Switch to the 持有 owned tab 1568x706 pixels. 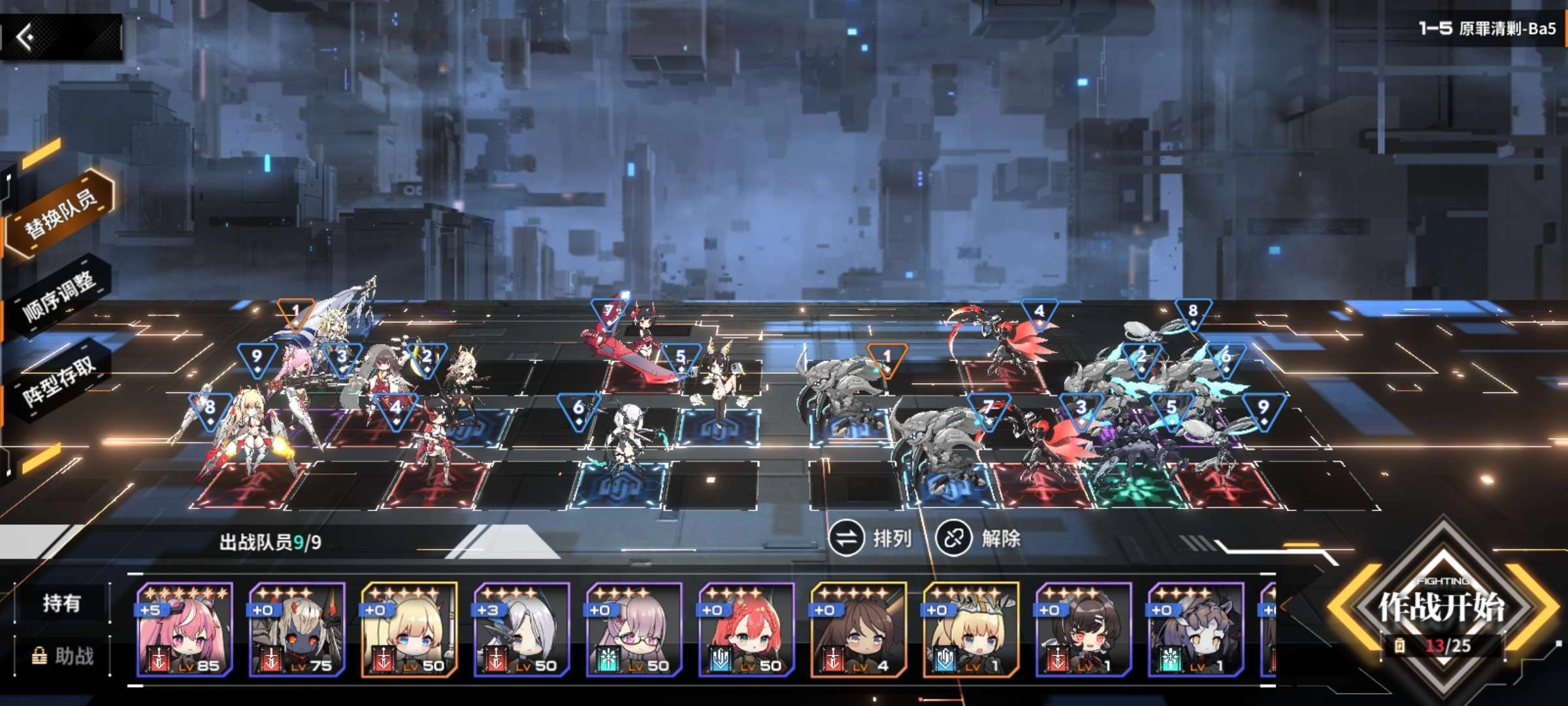[61, 603]
